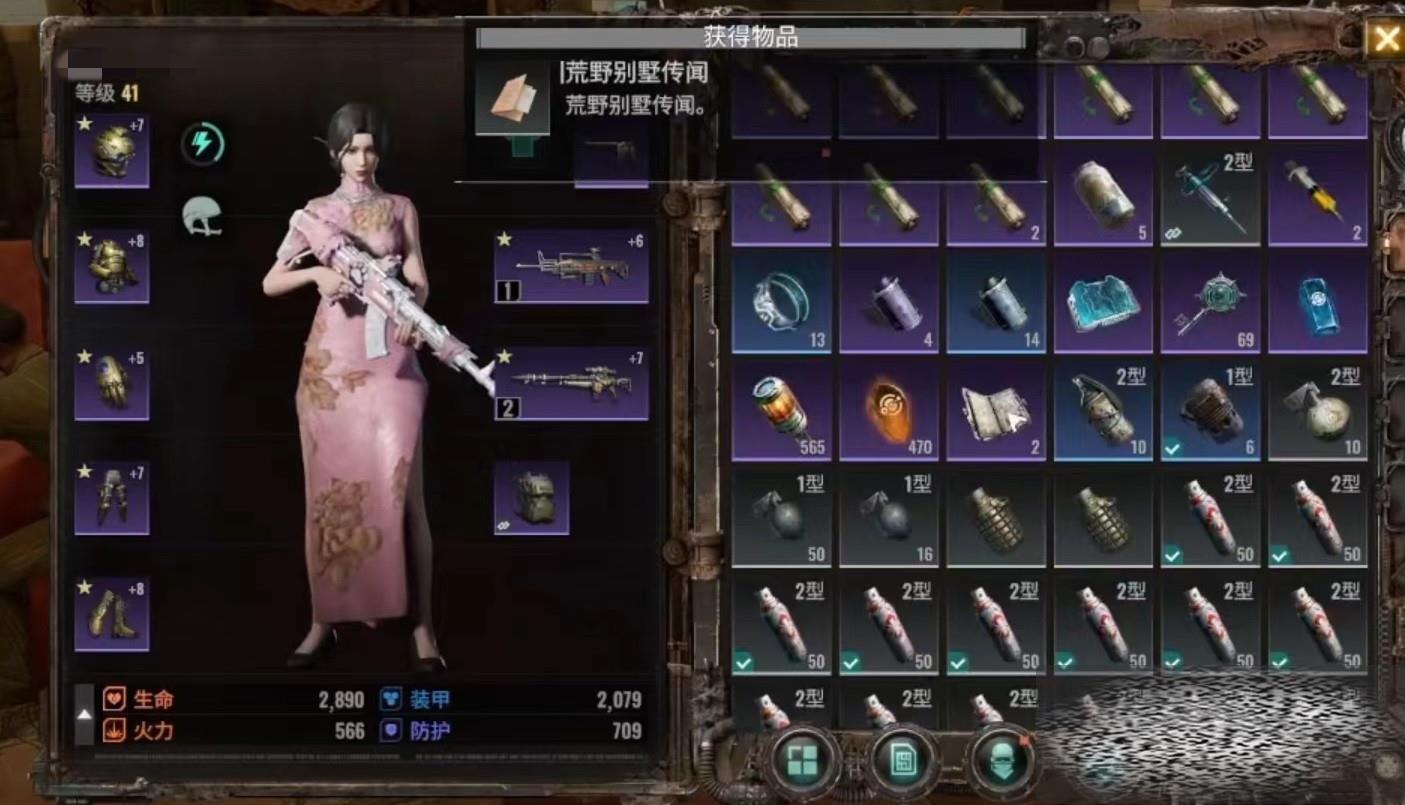Select the glowing orange orb stack of 470
Screen dimensions: 1405x805
(888, 410)
